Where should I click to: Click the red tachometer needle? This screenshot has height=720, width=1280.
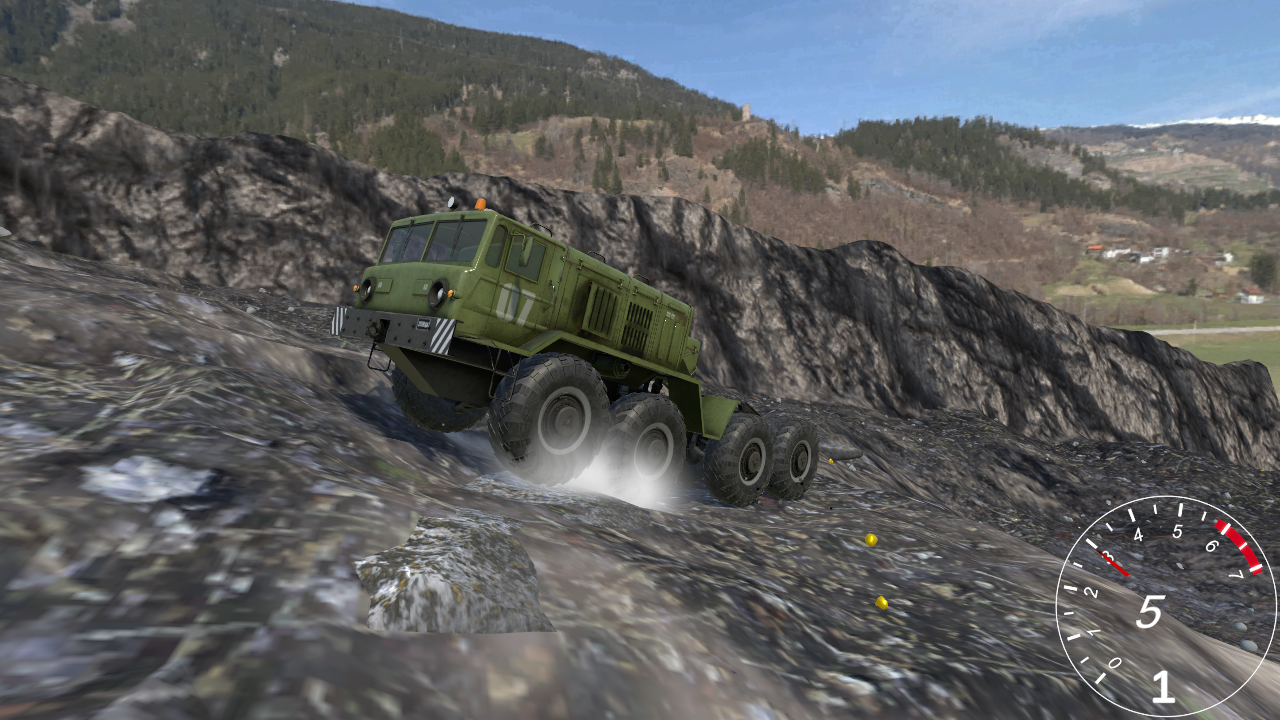1114,560
